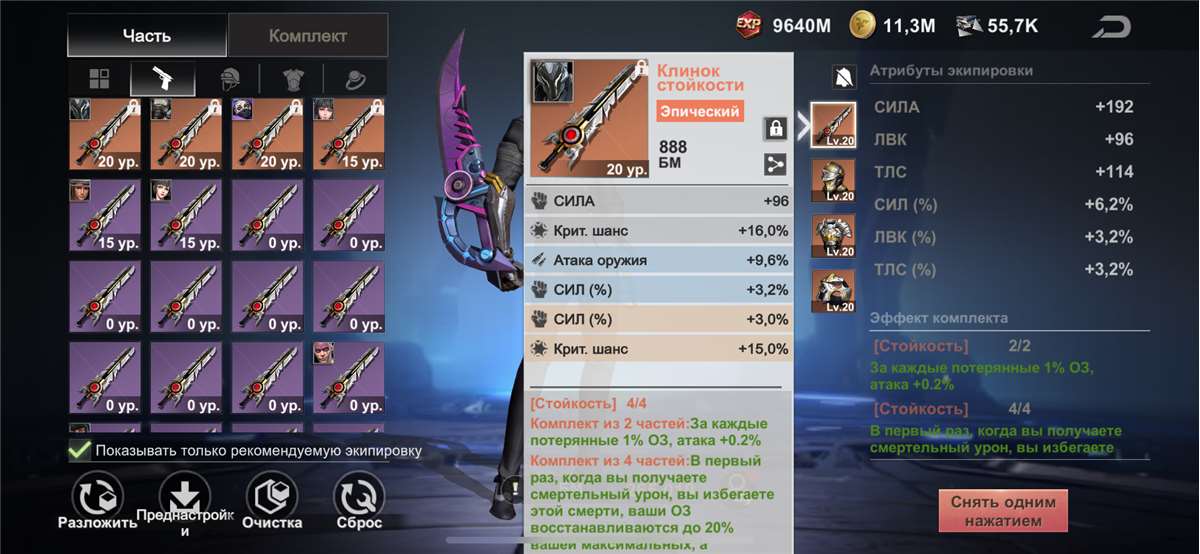Filter equipment by the ring icon
Image resolution: width=1200 pixels, height=554 pixels.
(356, 79)
